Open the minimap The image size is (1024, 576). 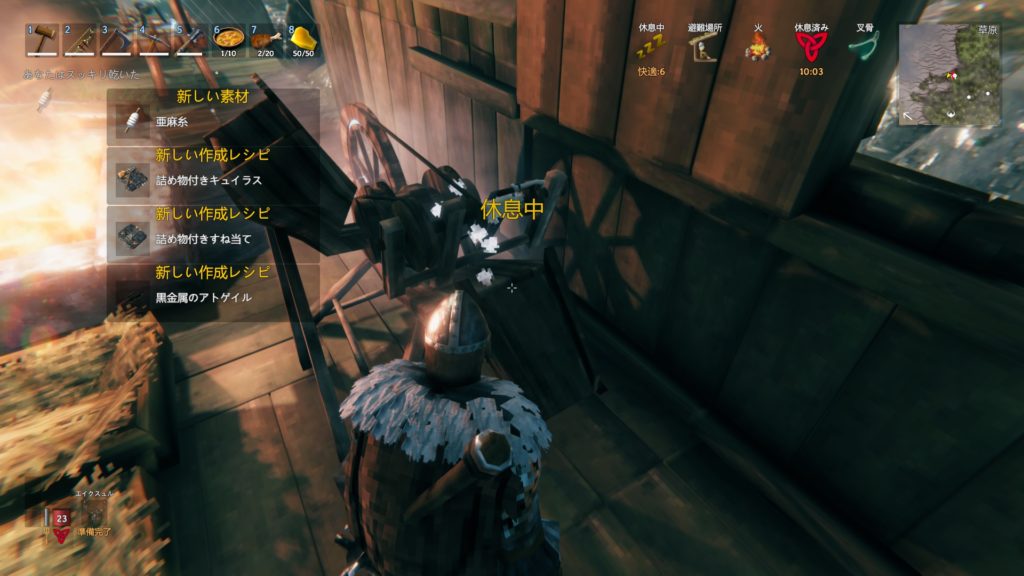pyautogui.click(x=949, y=75)
